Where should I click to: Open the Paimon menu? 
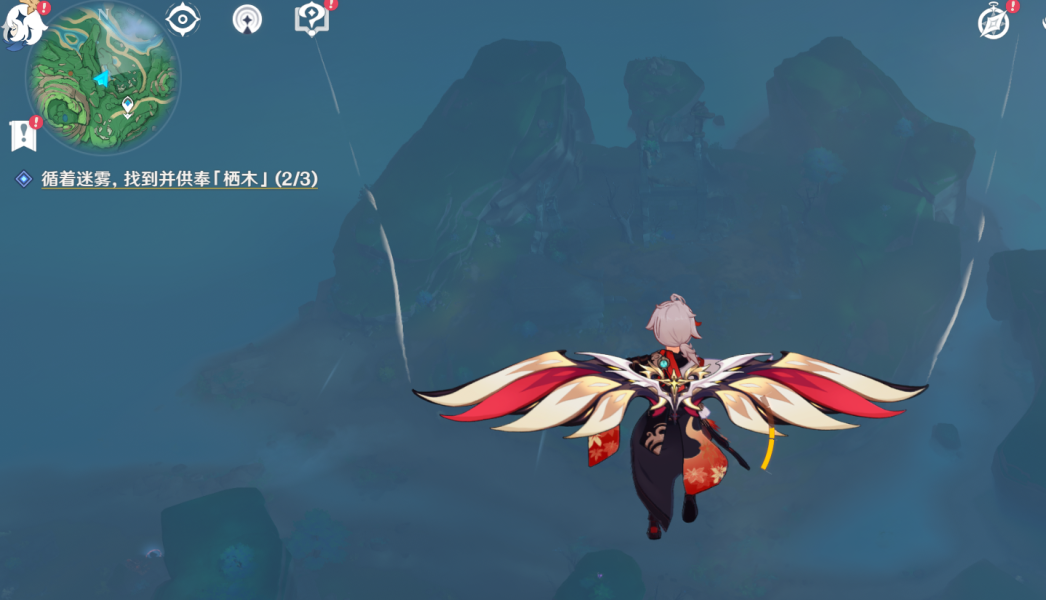24,23
